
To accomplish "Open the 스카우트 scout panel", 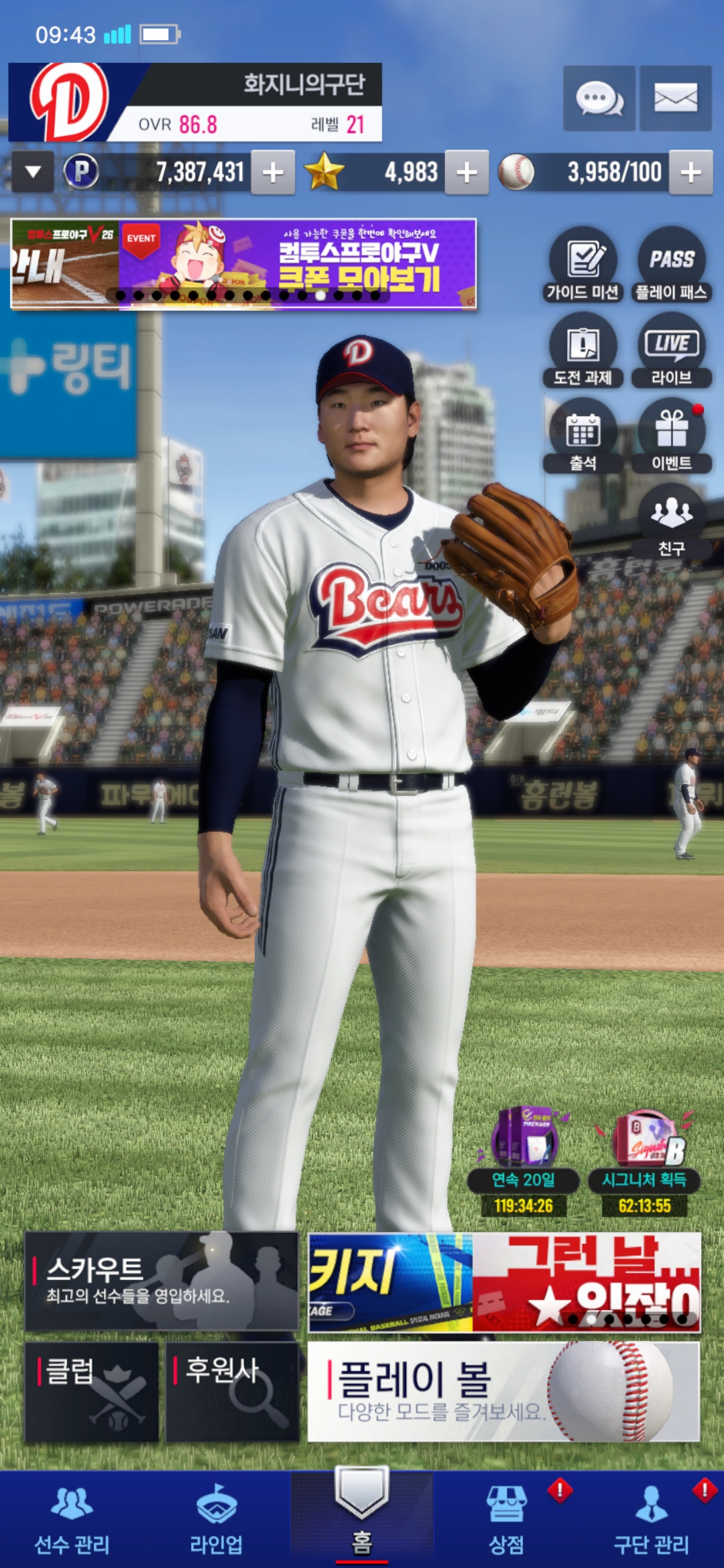I will tap(162, 1281).
